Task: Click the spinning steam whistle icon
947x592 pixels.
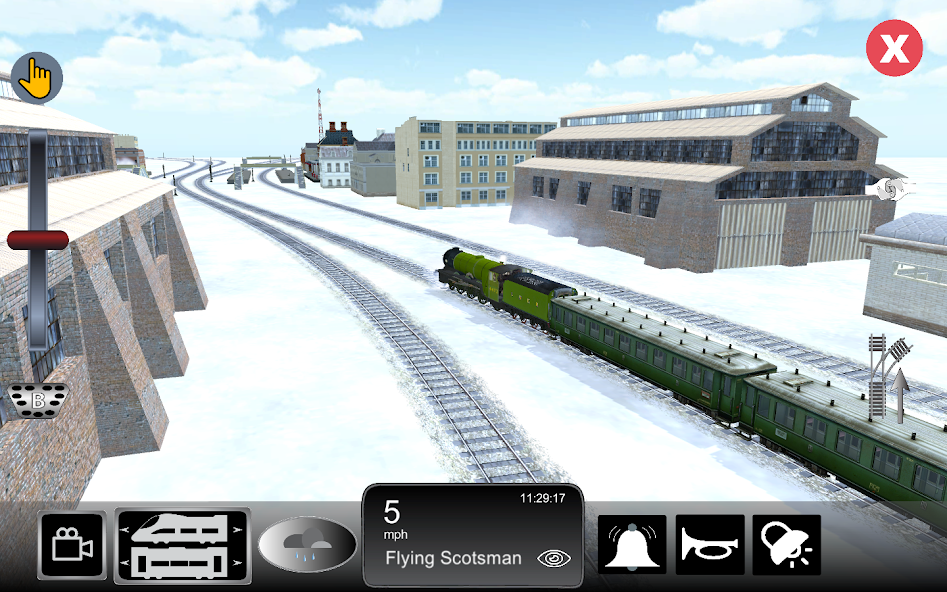Action: 890,188
